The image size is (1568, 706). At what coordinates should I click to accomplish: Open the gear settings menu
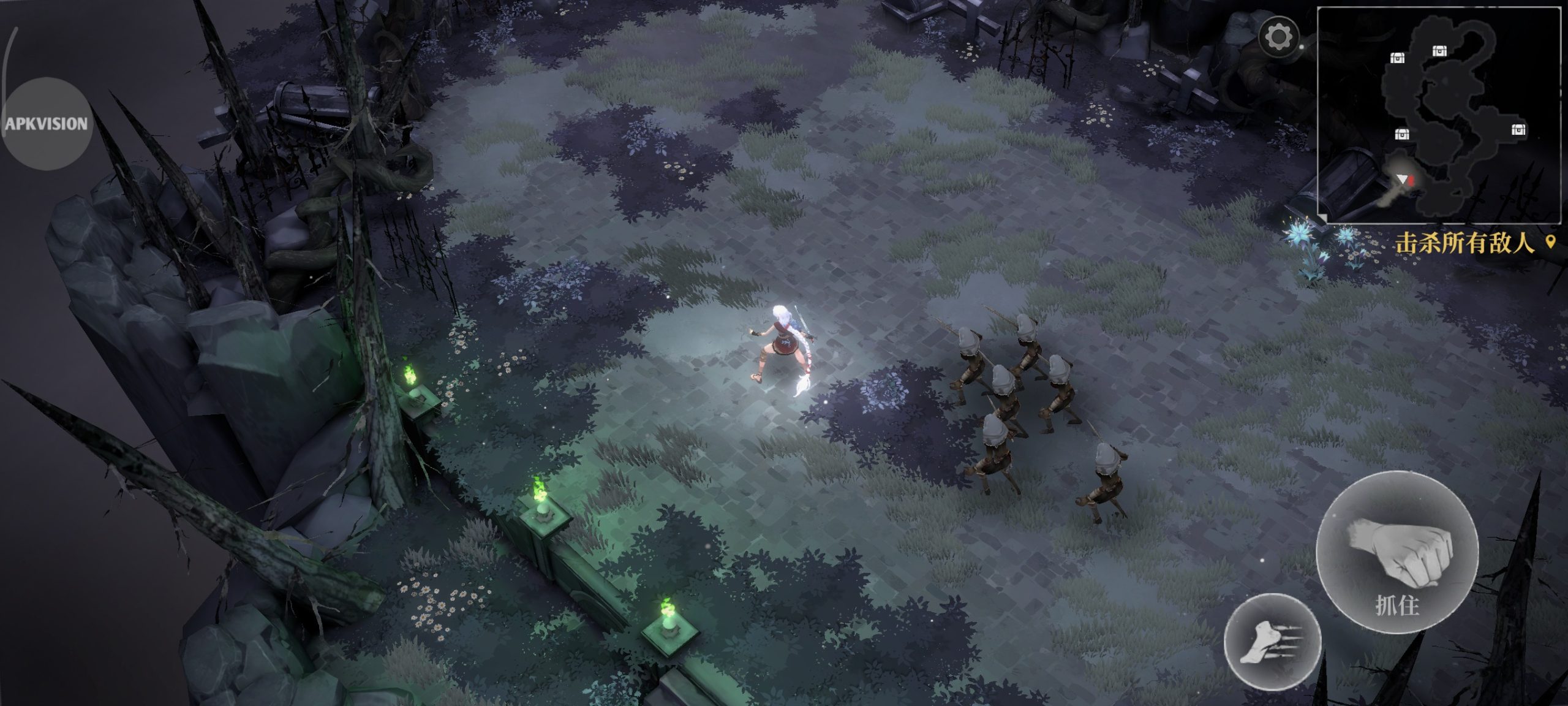1278,37
